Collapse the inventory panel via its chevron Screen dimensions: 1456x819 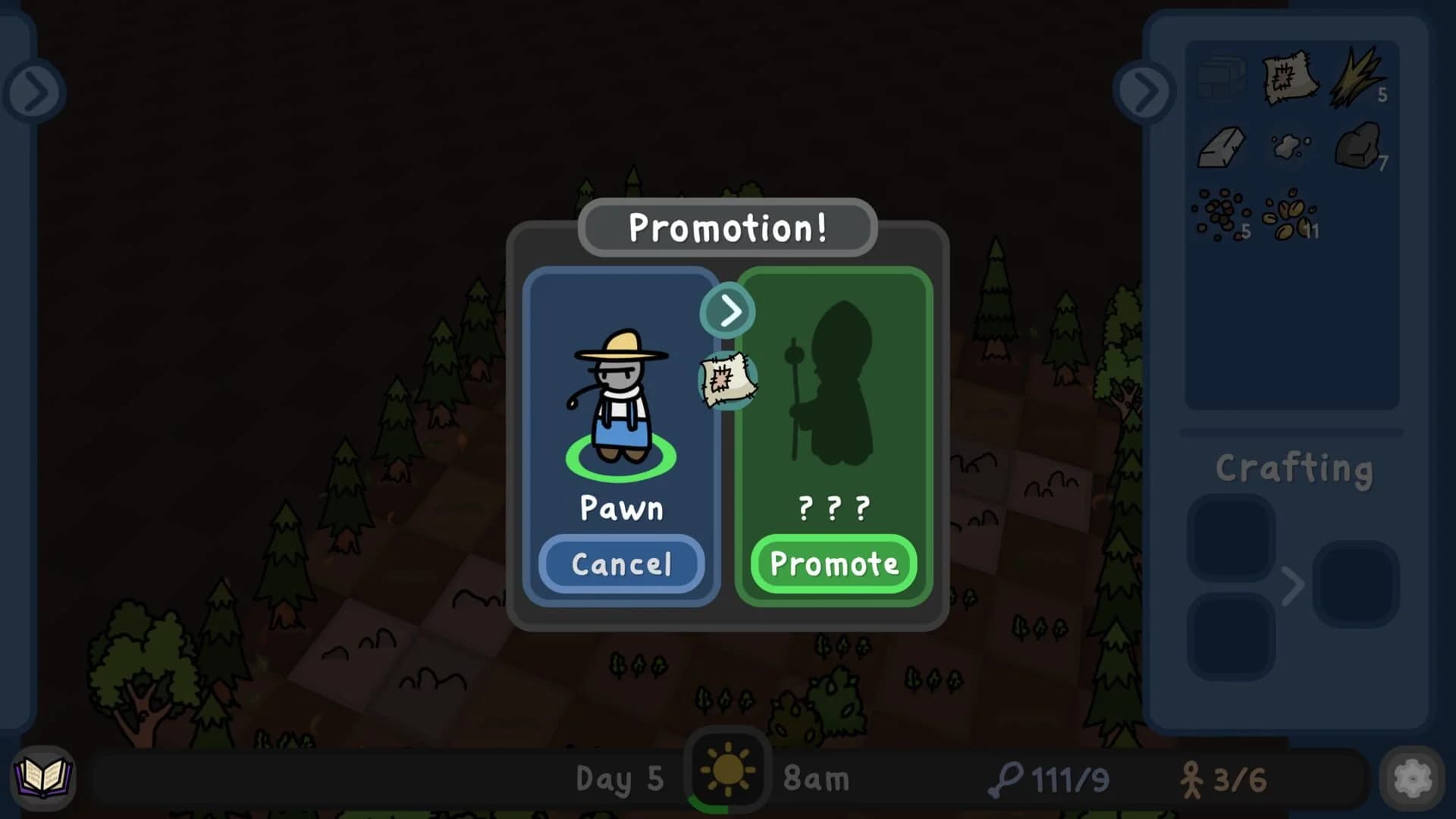pos(1144,91)
